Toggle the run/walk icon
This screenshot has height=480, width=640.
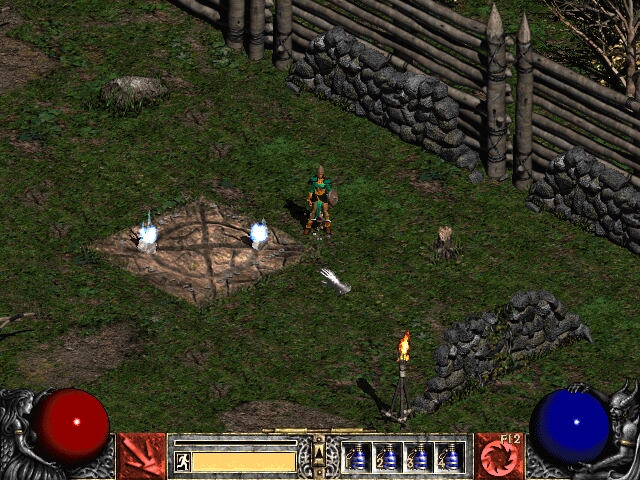click(x=182, y=461)
